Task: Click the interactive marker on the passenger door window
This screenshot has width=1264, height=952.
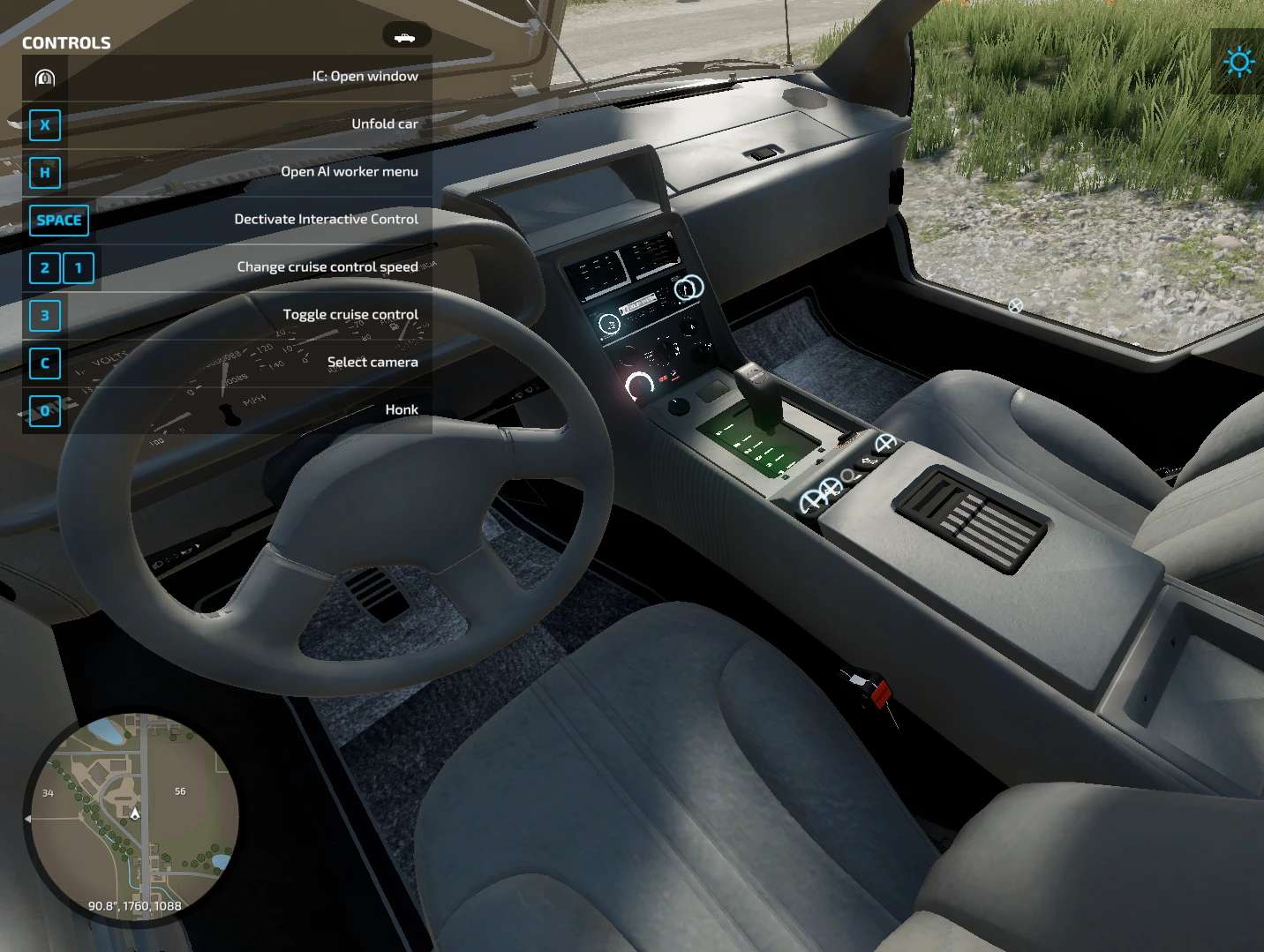Action: (x=1015, y=306)
